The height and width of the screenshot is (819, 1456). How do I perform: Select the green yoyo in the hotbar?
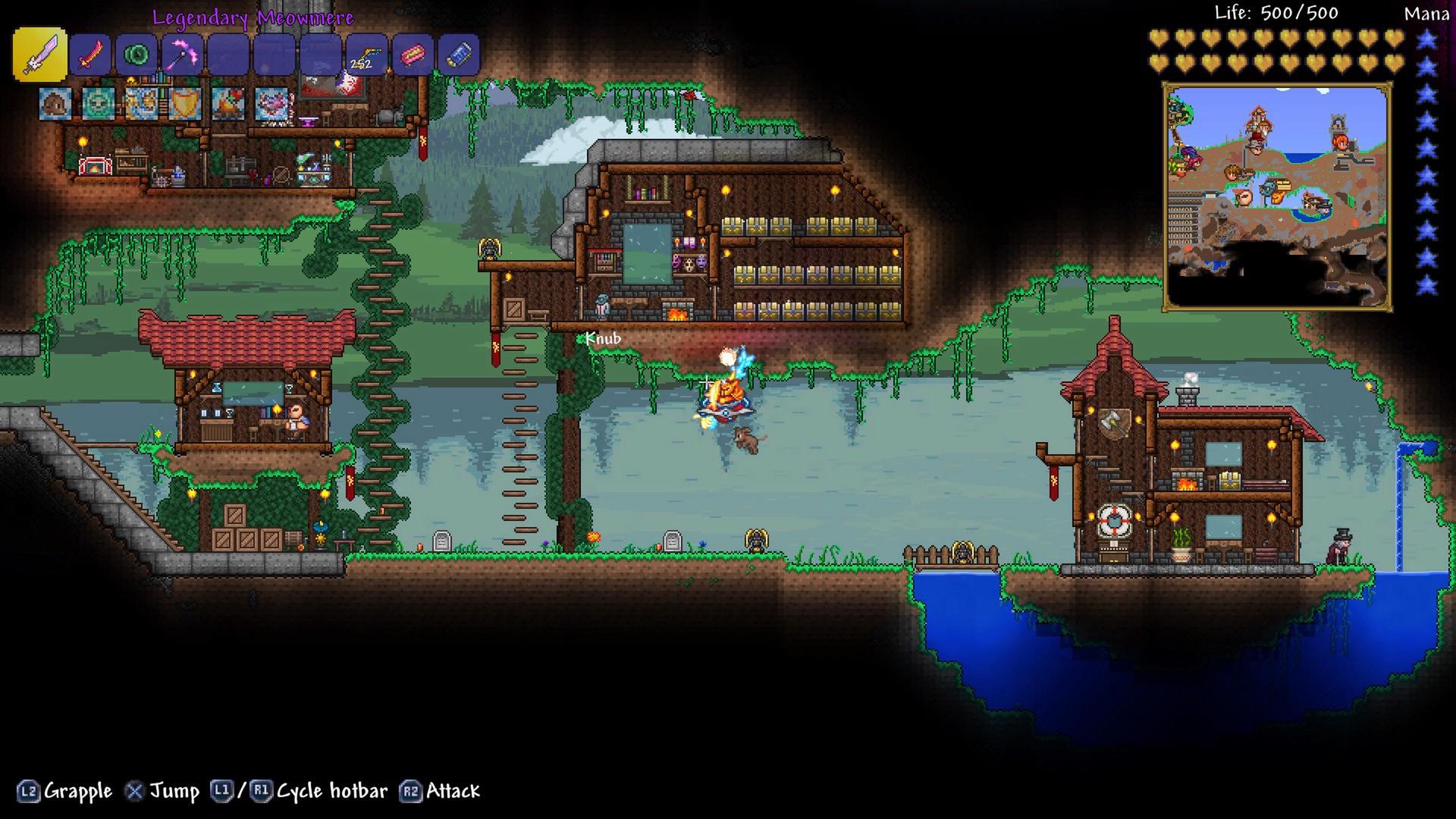click(x=136, y=53)
